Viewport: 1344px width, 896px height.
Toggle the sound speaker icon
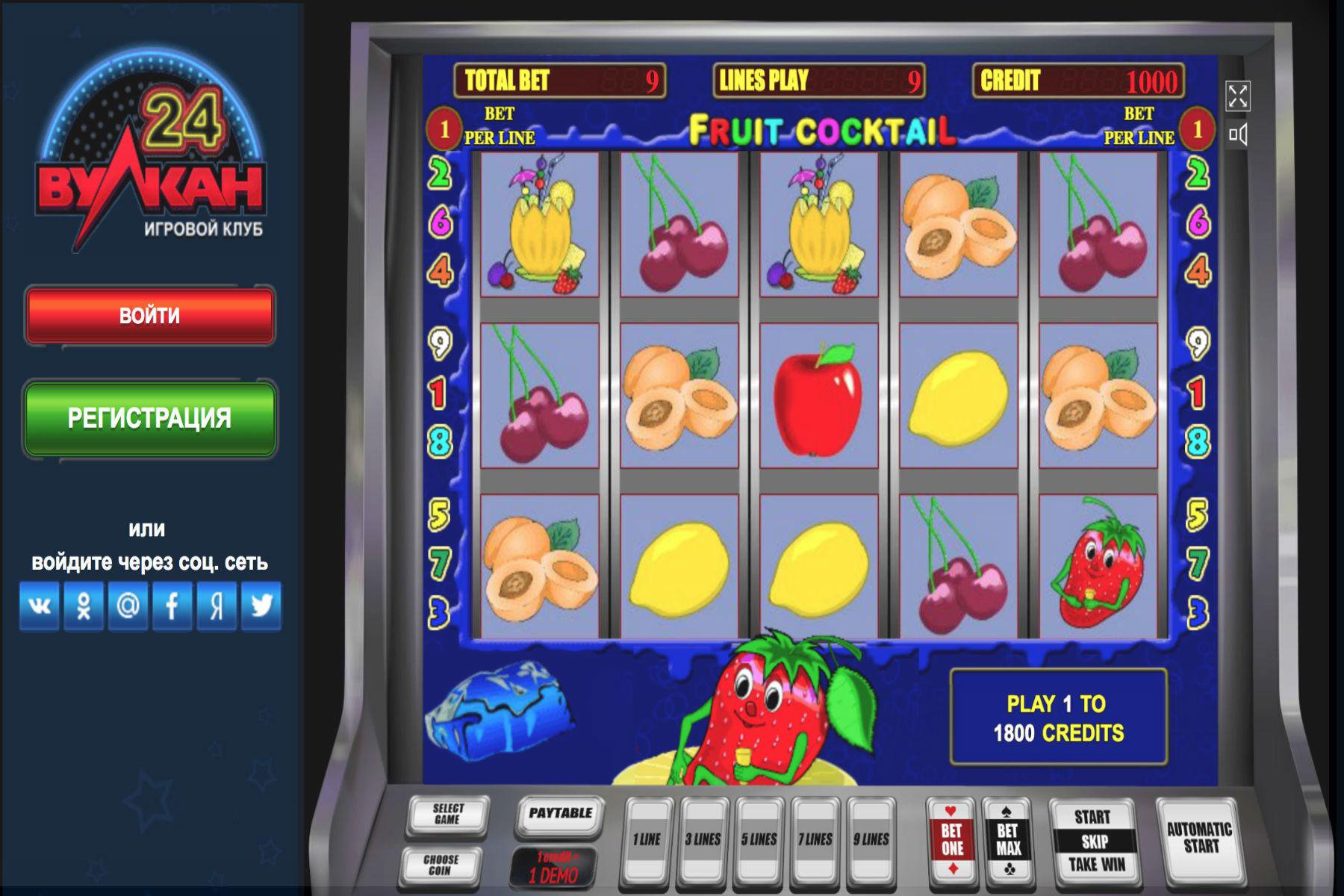pyautogui.click(x=1237, y=134)
